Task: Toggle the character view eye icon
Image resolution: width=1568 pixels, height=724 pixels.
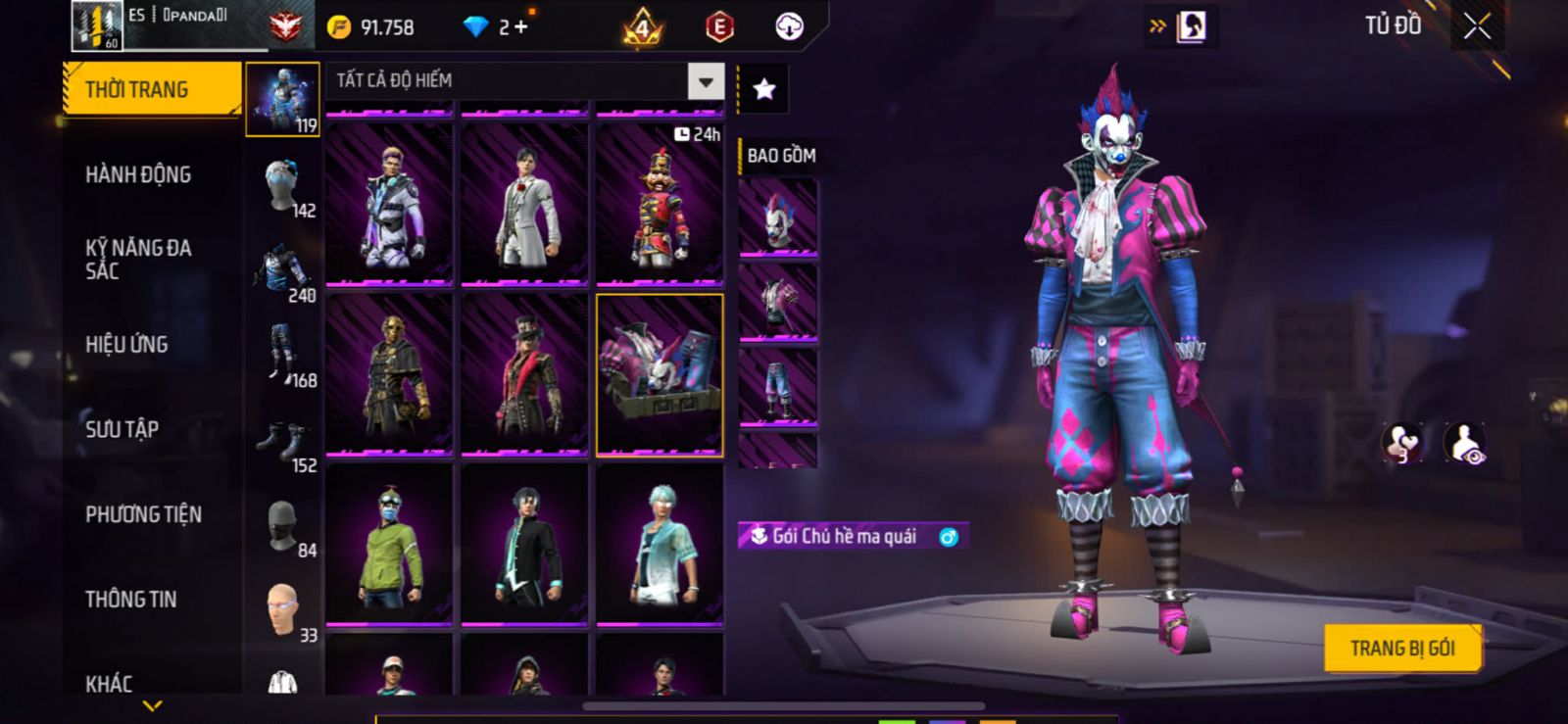Action: coord(1465,443)
